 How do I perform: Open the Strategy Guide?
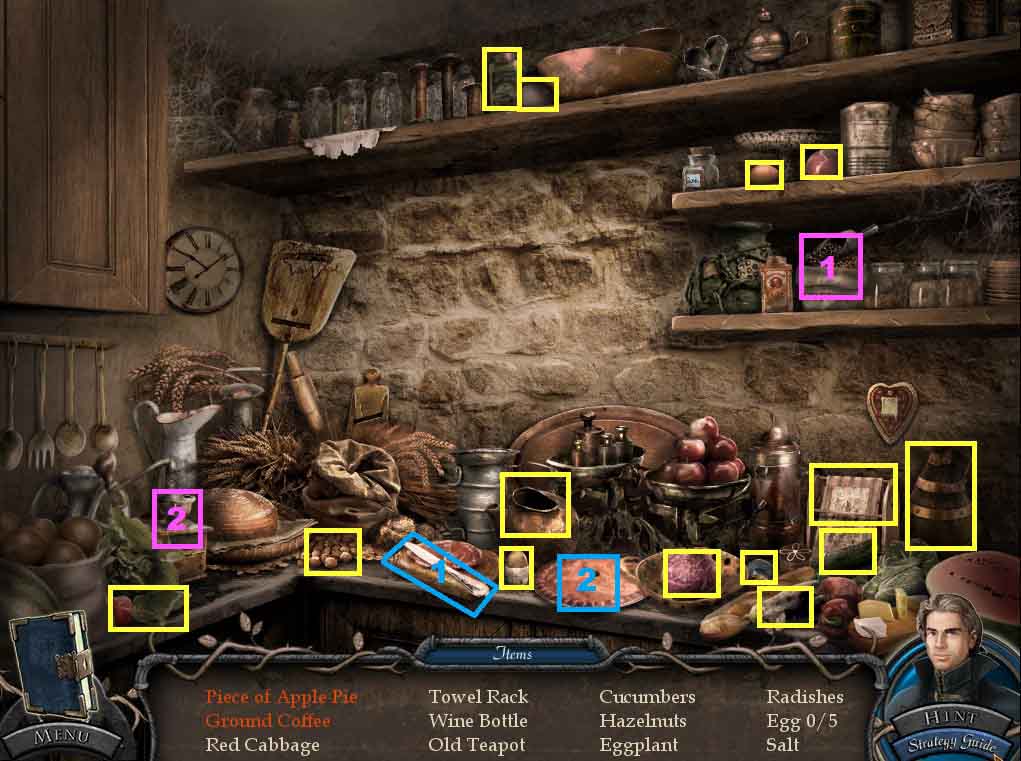[951, 743]
